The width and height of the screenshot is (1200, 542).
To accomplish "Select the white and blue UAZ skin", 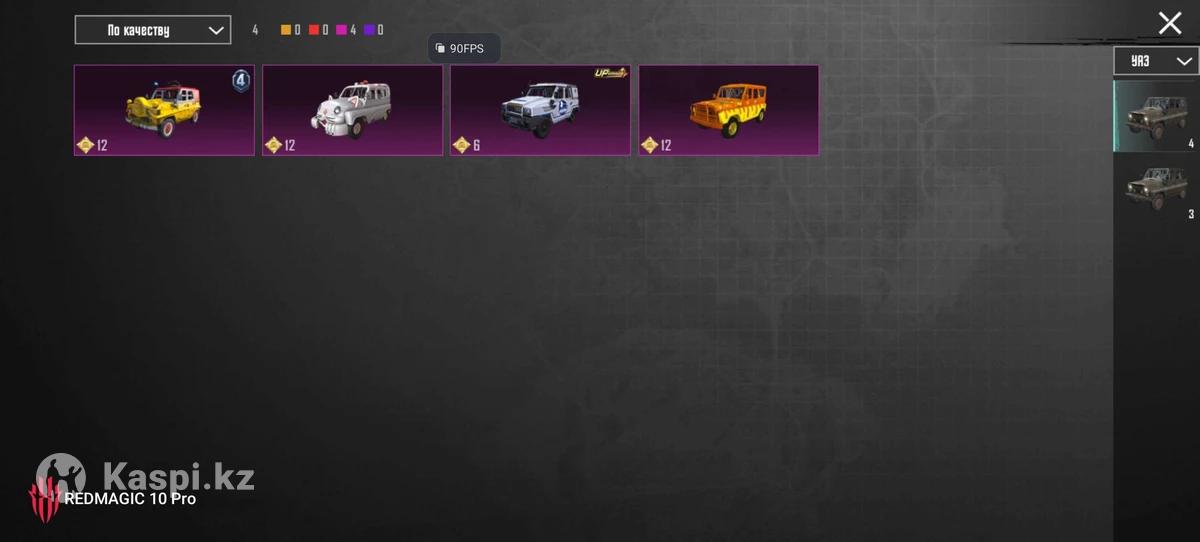I will (x=540, y=110).
